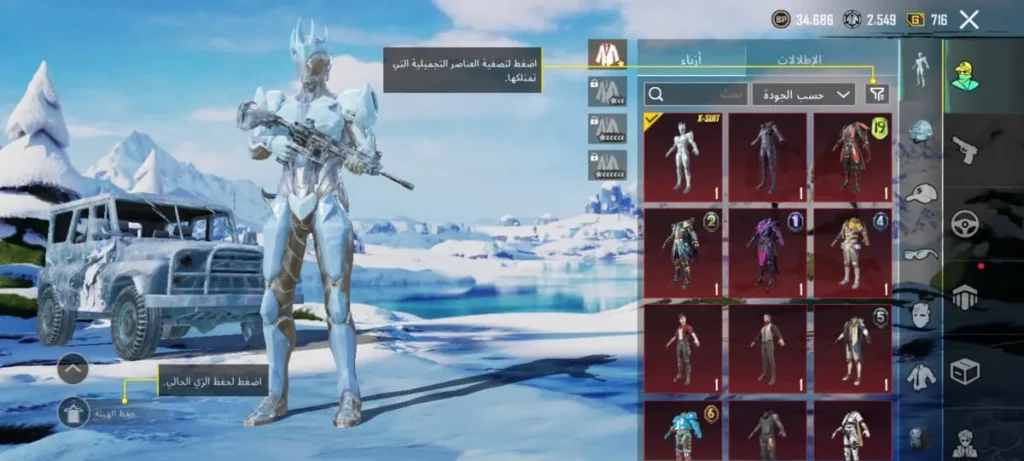The height and width of the screenshot is (461, 1024).
Task: Open the steering wheel vehicles section
Action: (964, 224)
